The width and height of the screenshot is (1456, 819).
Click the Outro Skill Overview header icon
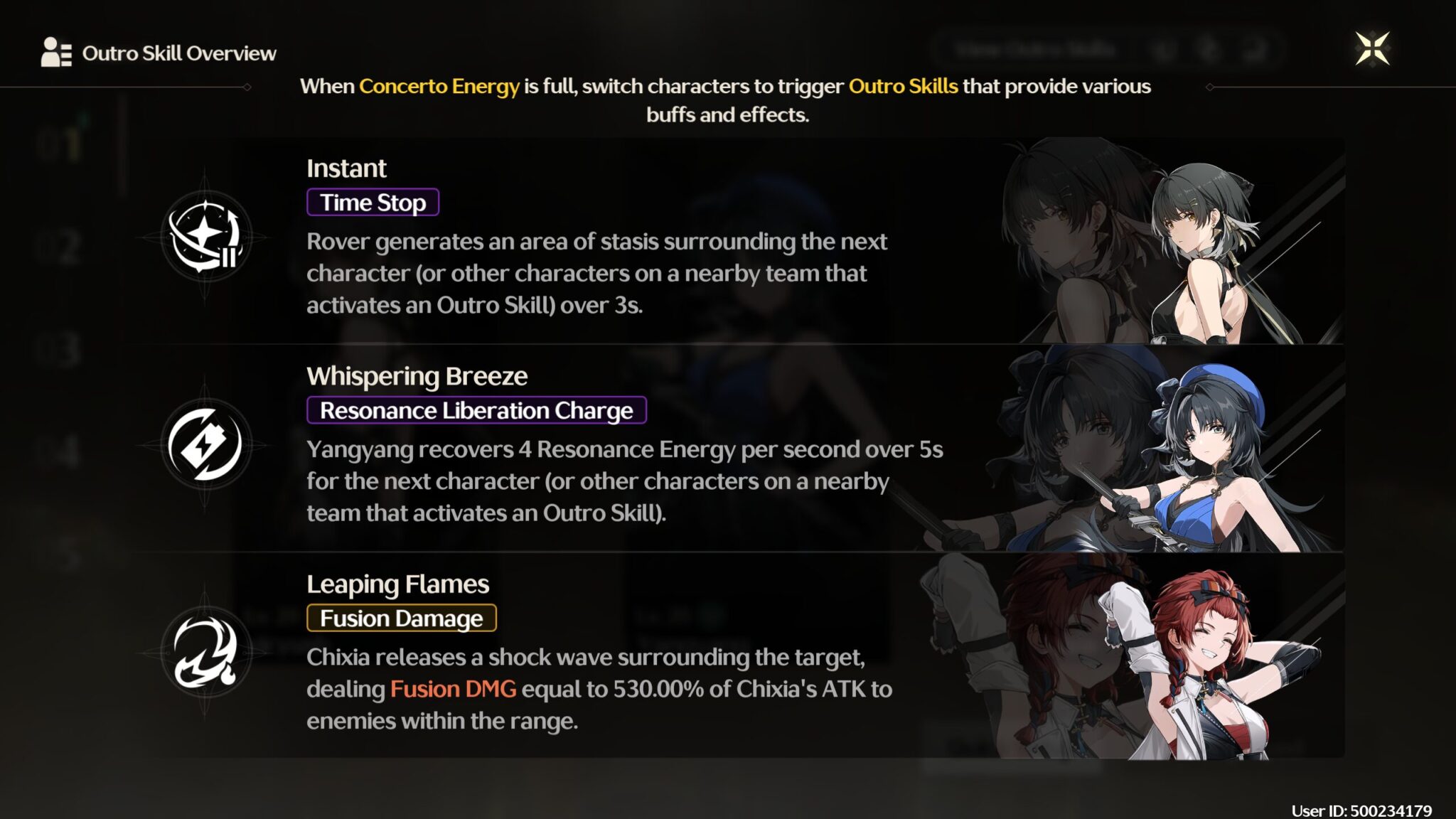pos(55,51)
